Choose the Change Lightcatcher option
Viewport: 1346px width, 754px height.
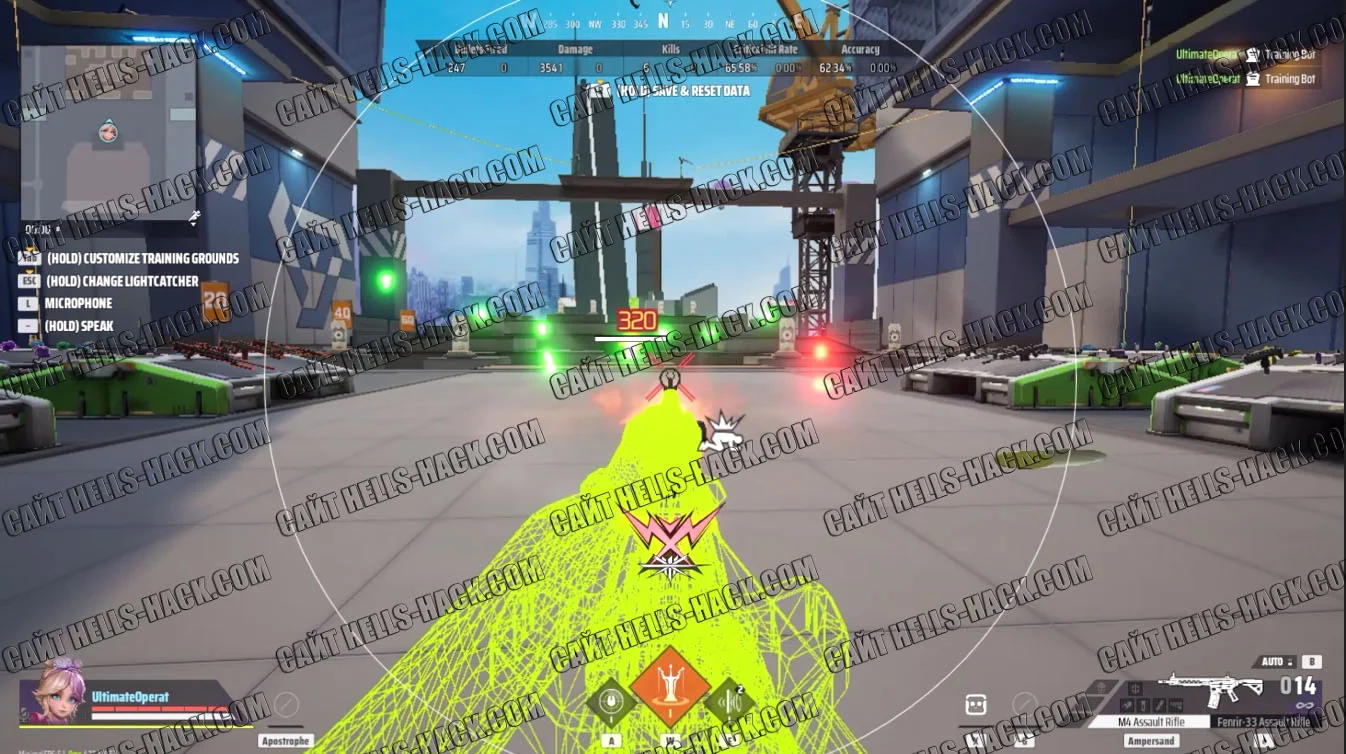click(122, 281)
